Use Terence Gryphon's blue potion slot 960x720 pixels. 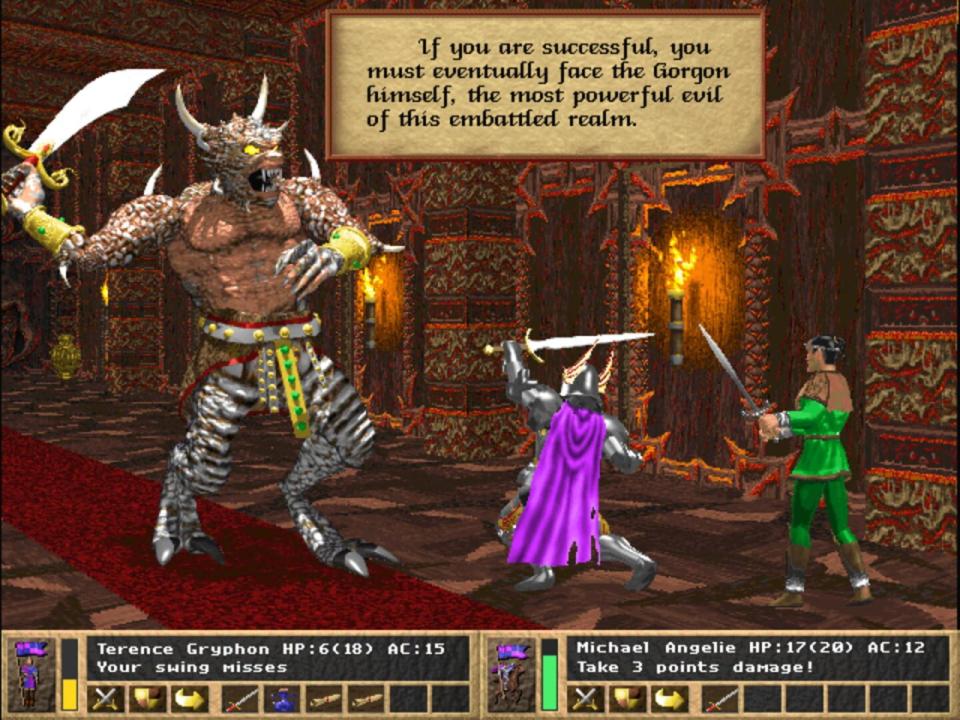pyautogui.click(x=283, y=698)
